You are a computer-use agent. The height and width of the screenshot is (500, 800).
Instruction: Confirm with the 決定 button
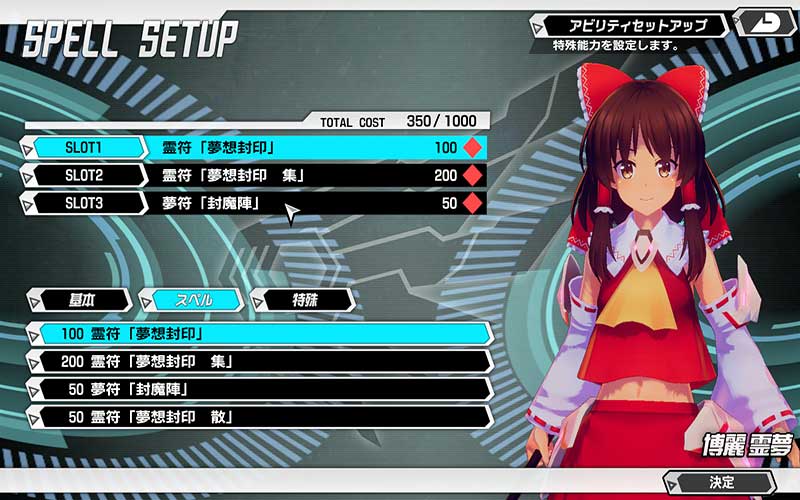click(x=724, y=482)
